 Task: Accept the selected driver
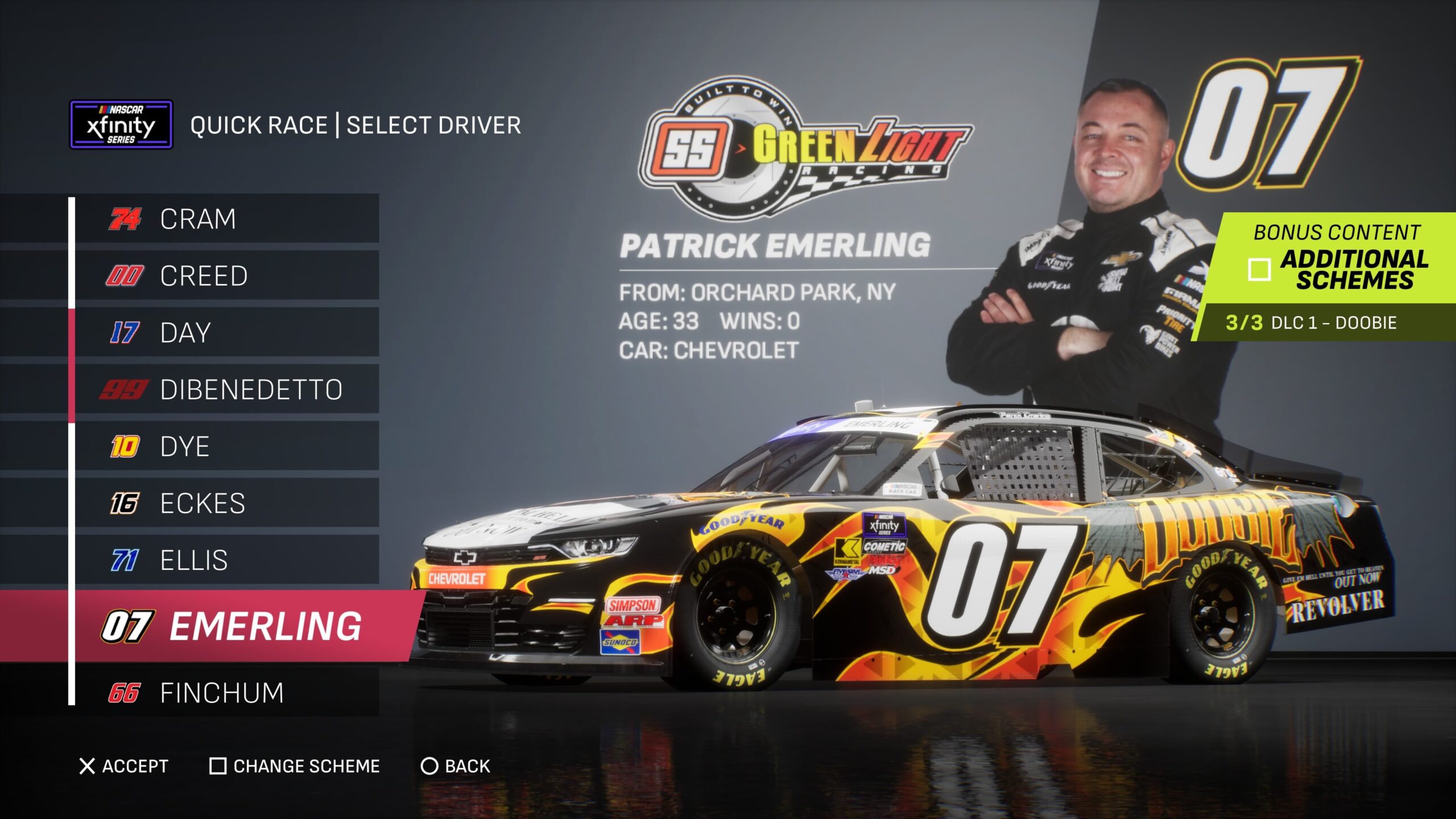(124, 766)
